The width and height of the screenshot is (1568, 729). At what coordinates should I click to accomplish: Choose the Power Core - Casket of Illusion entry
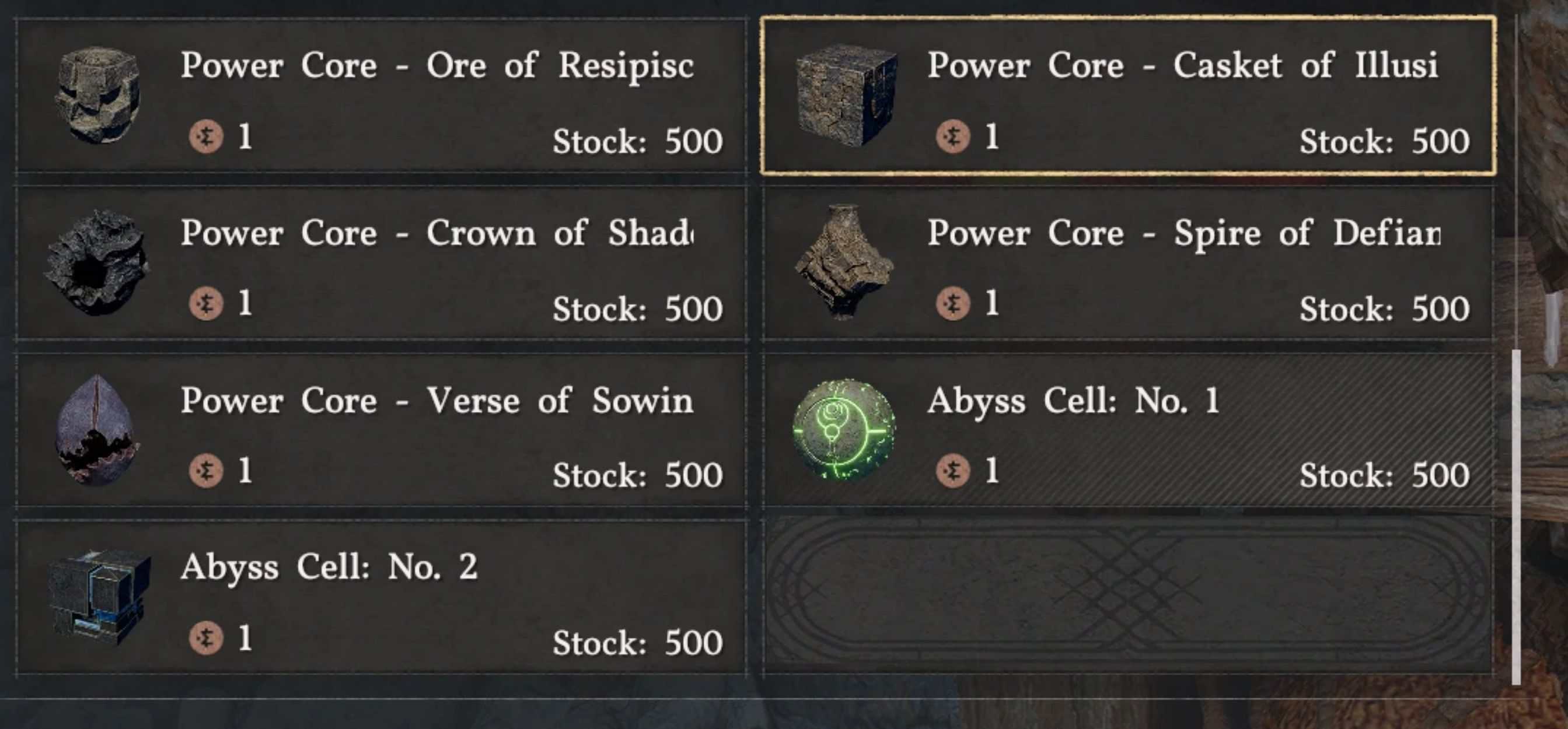1128,96
